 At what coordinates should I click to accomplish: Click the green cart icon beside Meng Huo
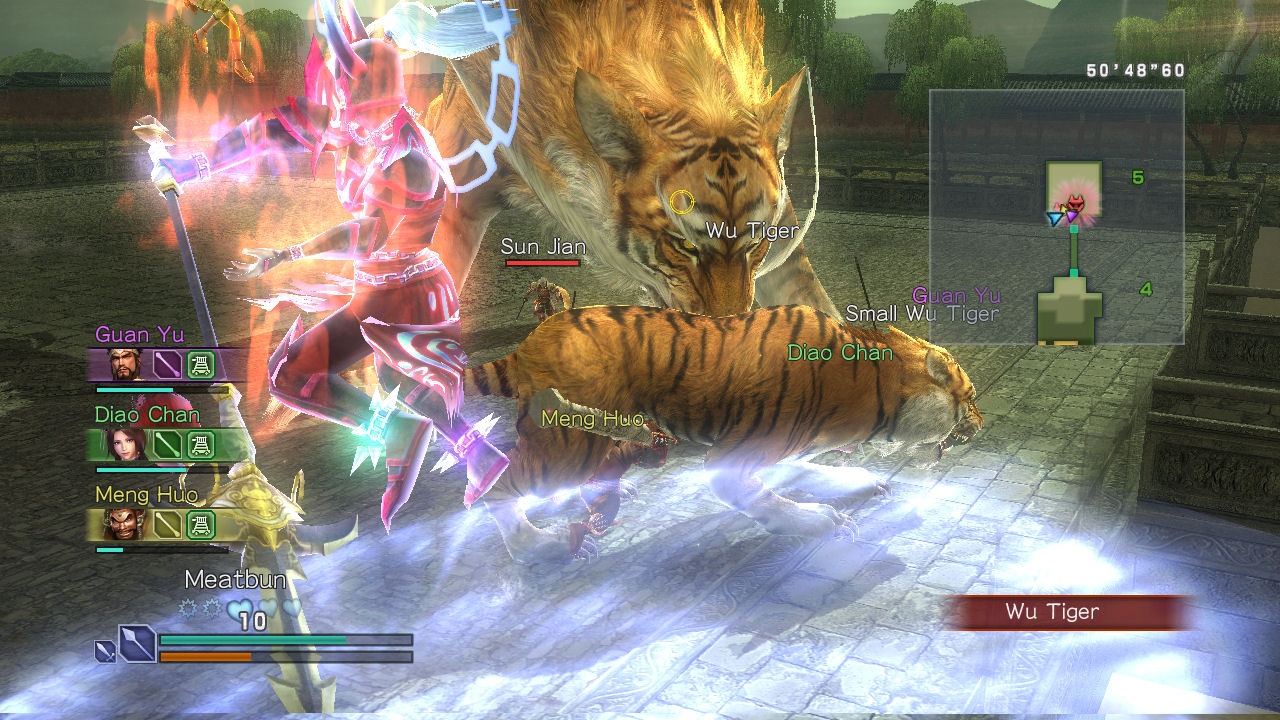tap(202, 524)
